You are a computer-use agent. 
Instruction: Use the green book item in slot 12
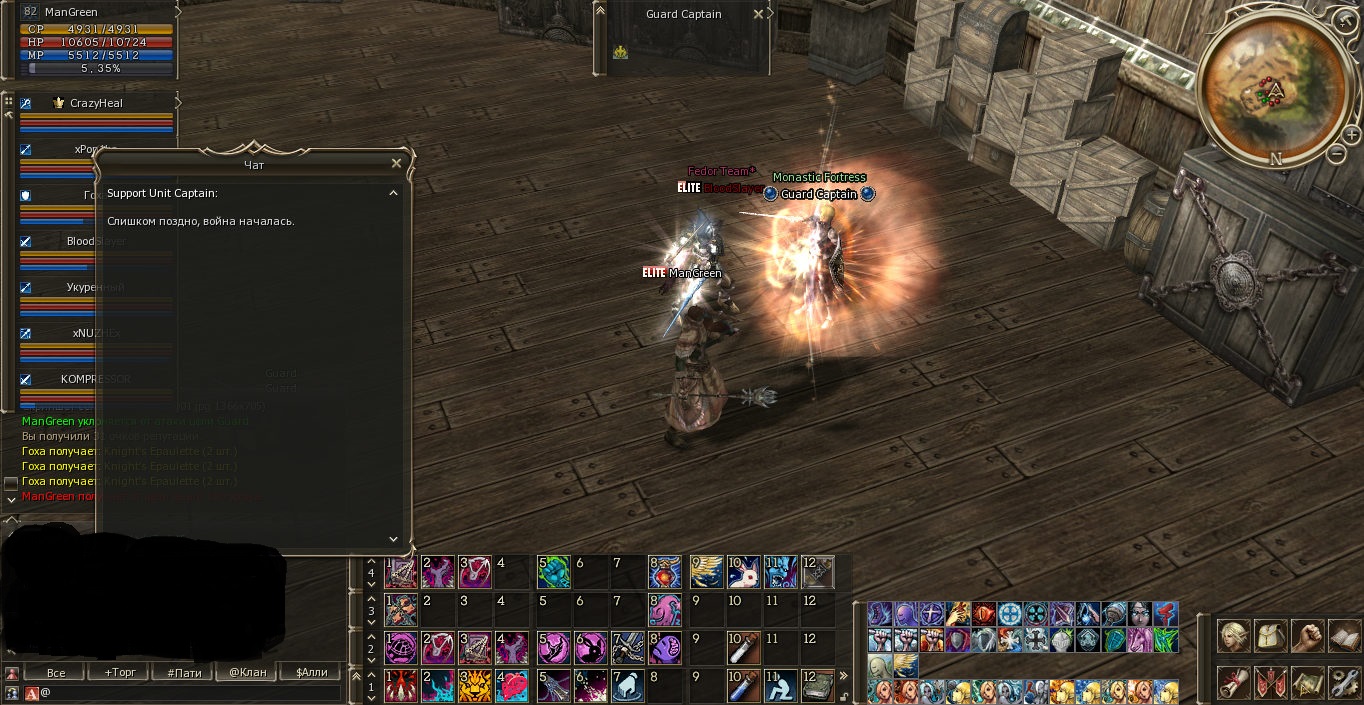(x=819, y=686)
